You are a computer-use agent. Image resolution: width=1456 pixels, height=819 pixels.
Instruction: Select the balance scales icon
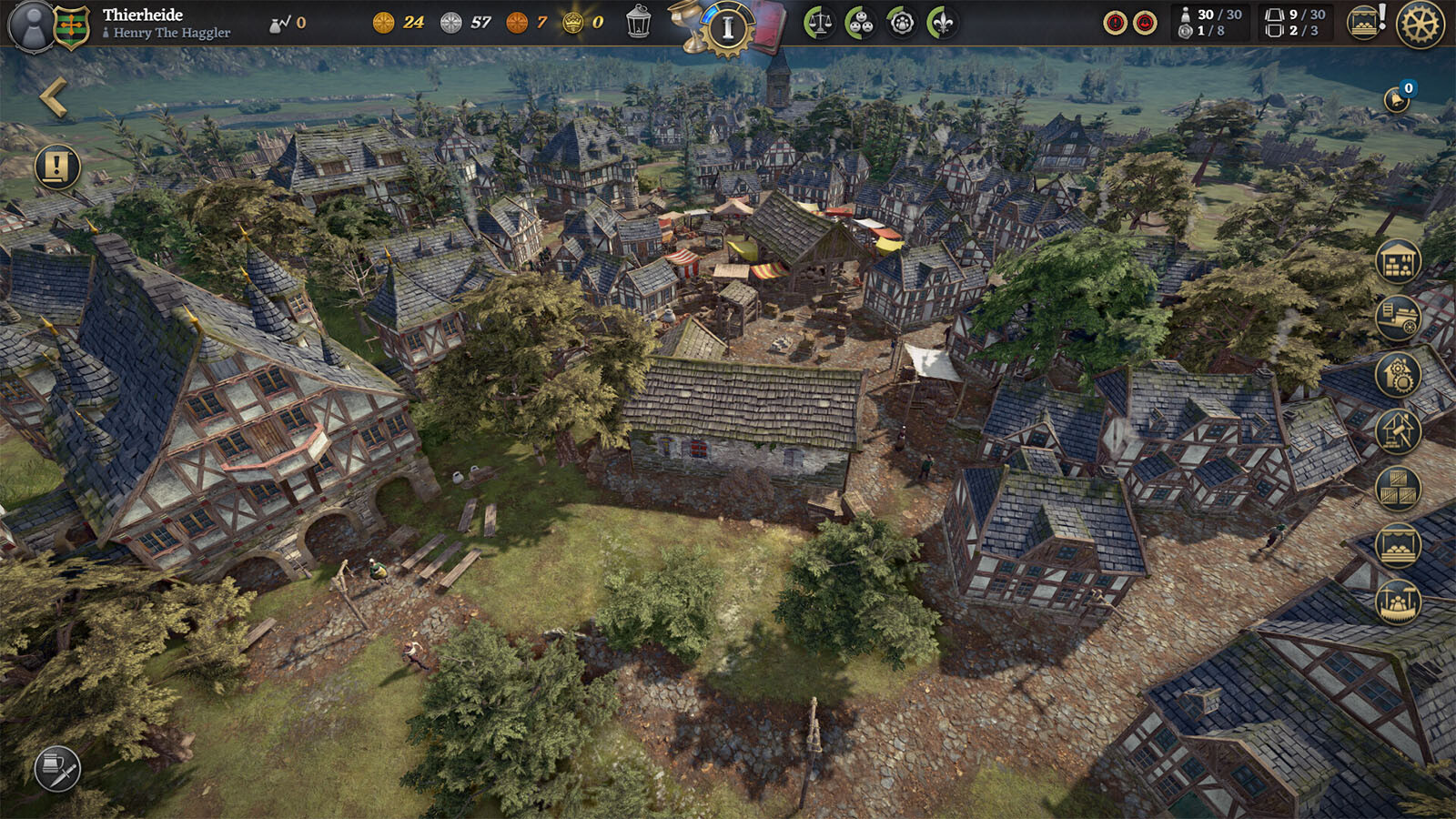(x=819, y=23)
